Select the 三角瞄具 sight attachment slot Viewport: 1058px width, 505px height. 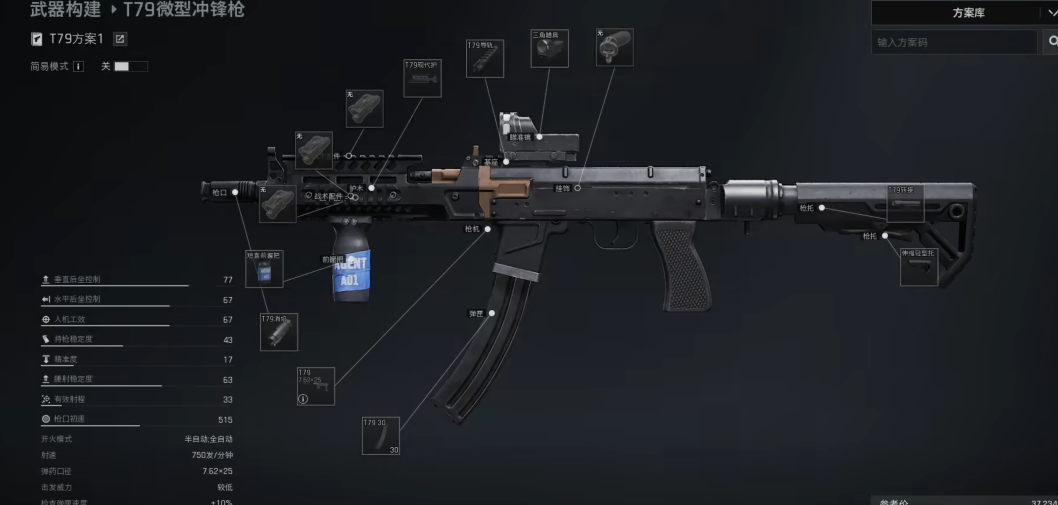pyautogui.click(x=549, y=48)
